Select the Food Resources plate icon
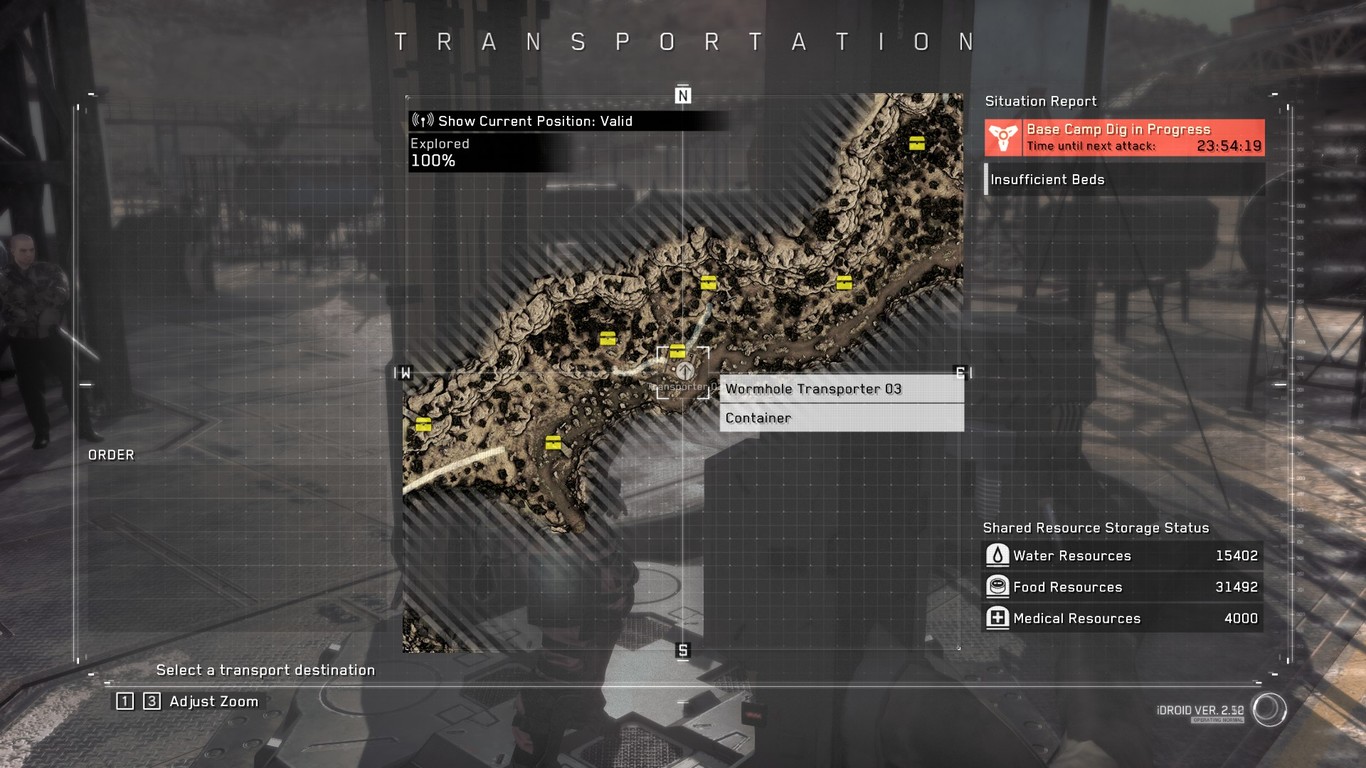Viewport: 1366px width, 768px height. pyautogui.click(x=997, y=587)
